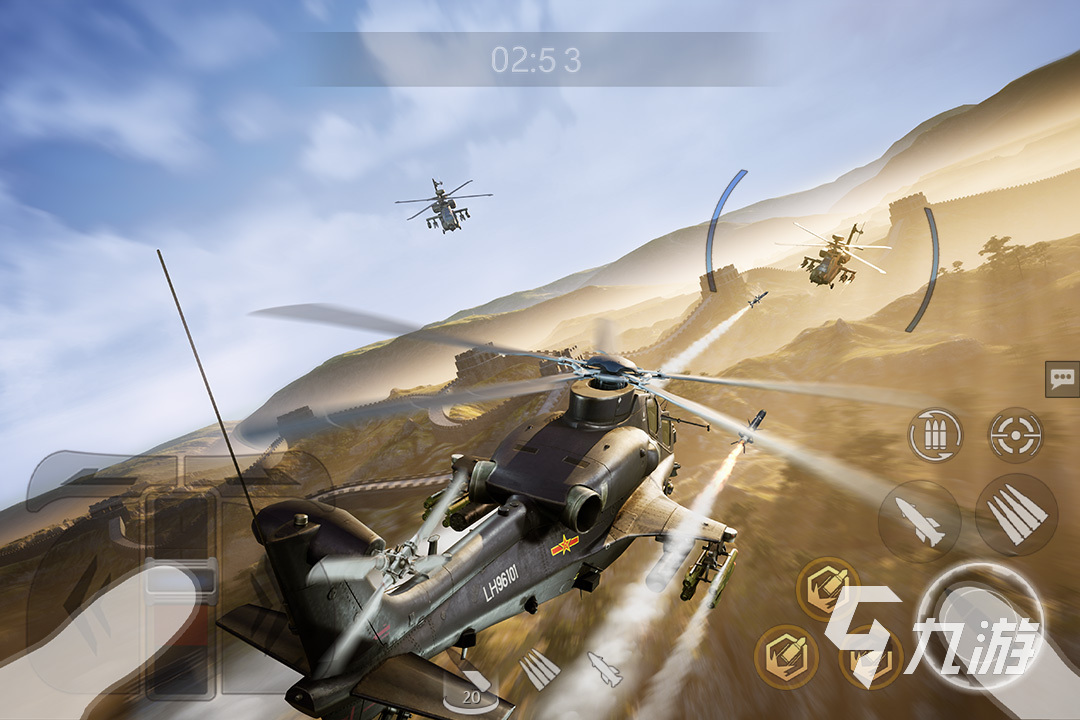
Task: Open the chat speech bubble
Action: 1062,379
